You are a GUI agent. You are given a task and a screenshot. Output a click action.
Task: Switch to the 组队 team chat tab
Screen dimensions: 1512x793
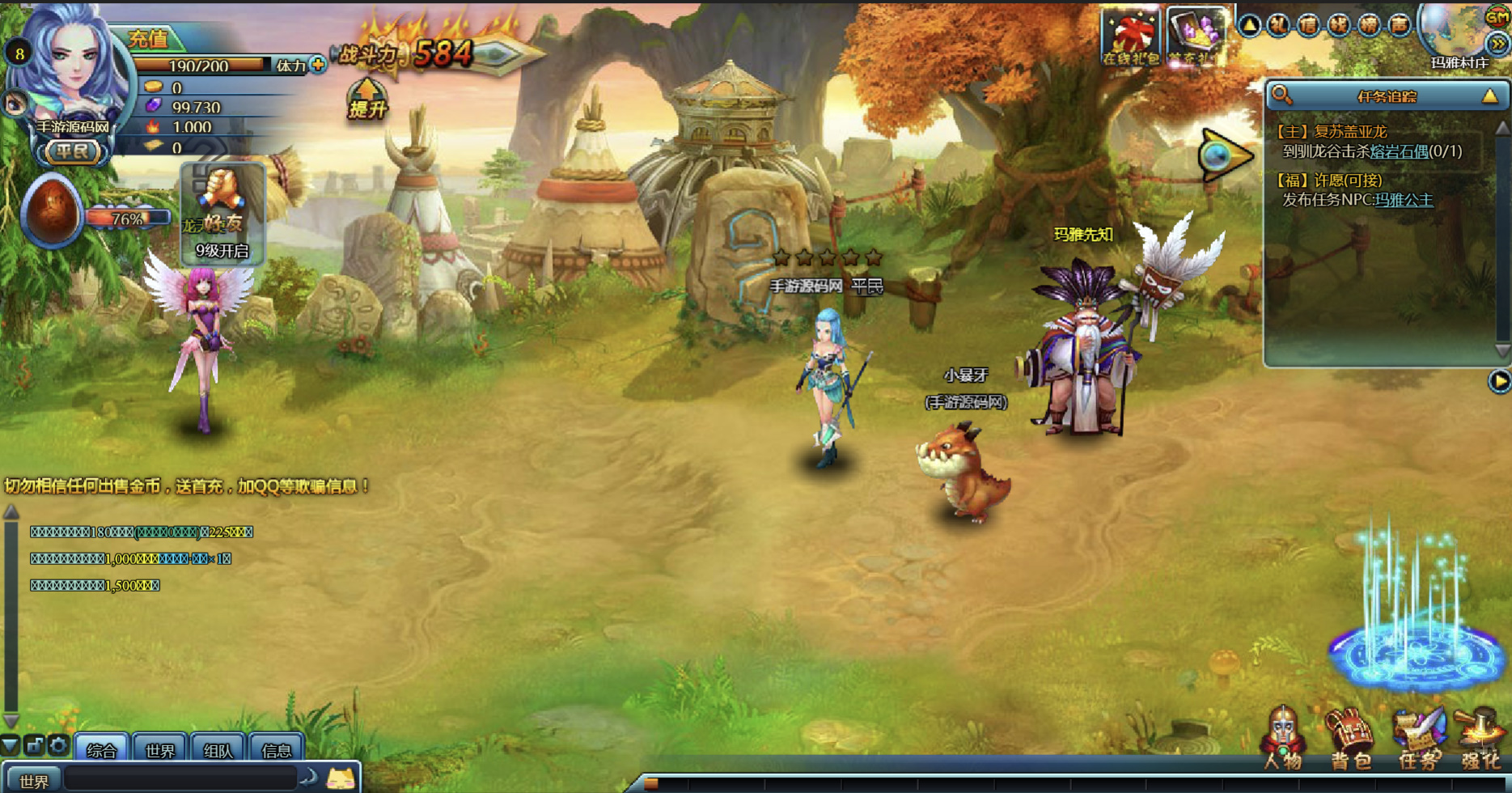point(218,749)
